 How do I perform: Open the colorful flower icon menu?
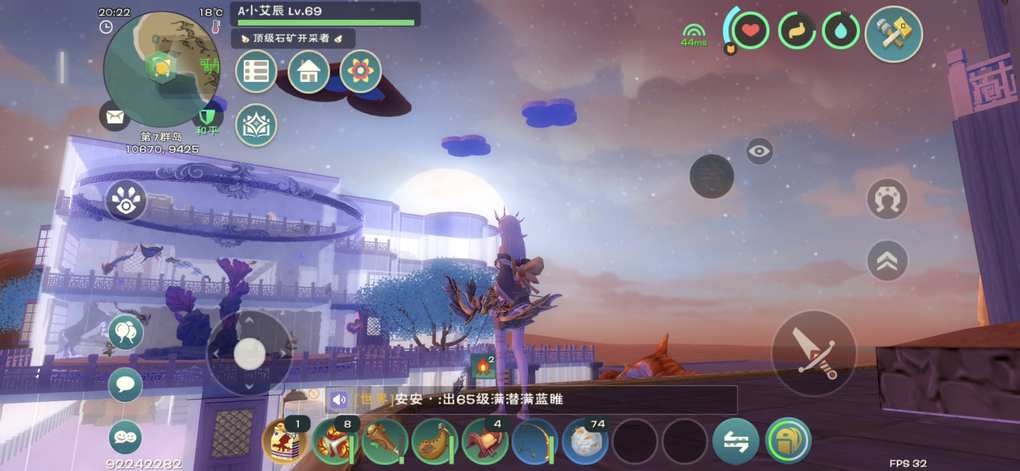point(360,71)
